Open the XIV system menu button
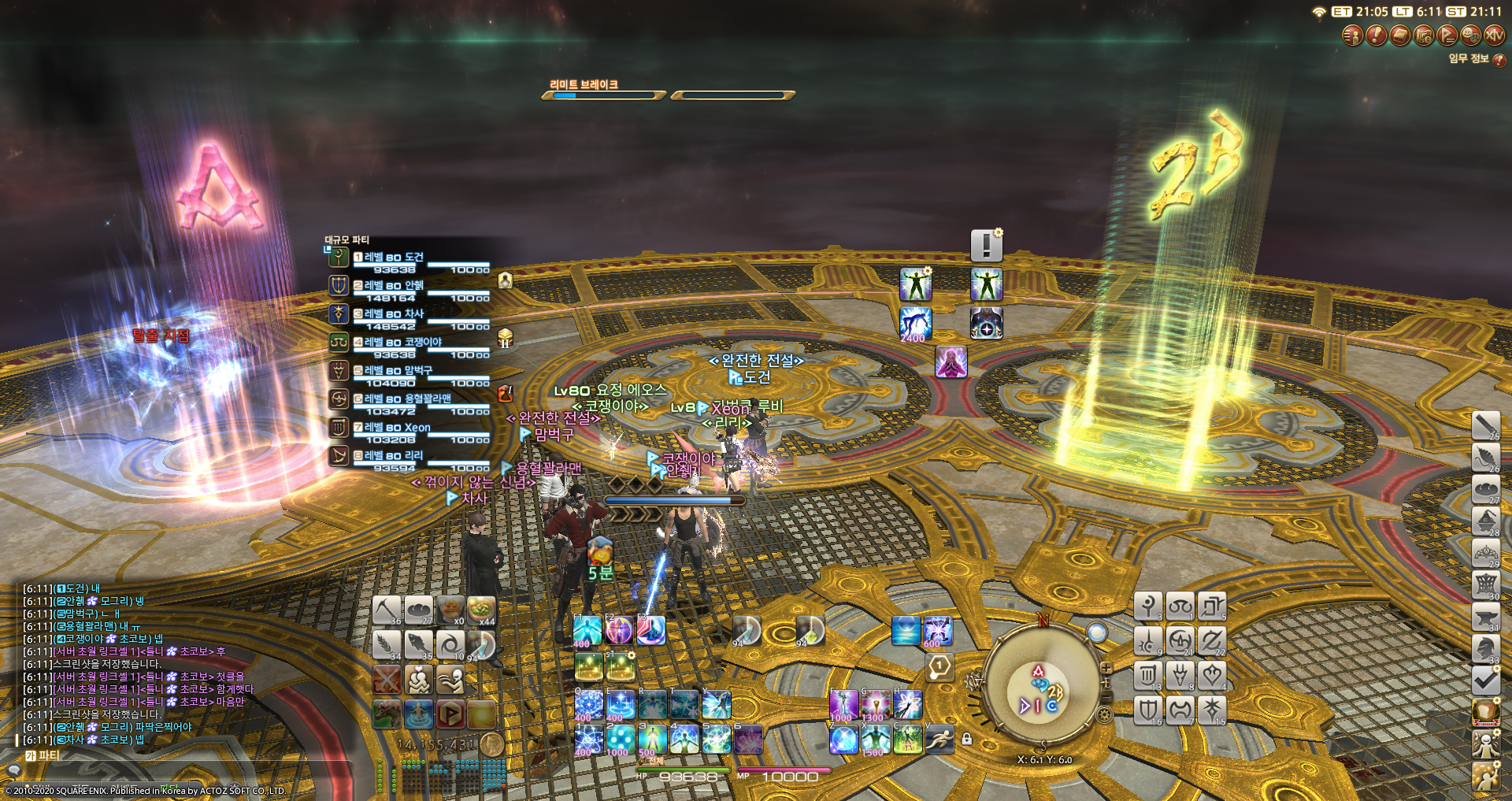 click(1494, 35)
